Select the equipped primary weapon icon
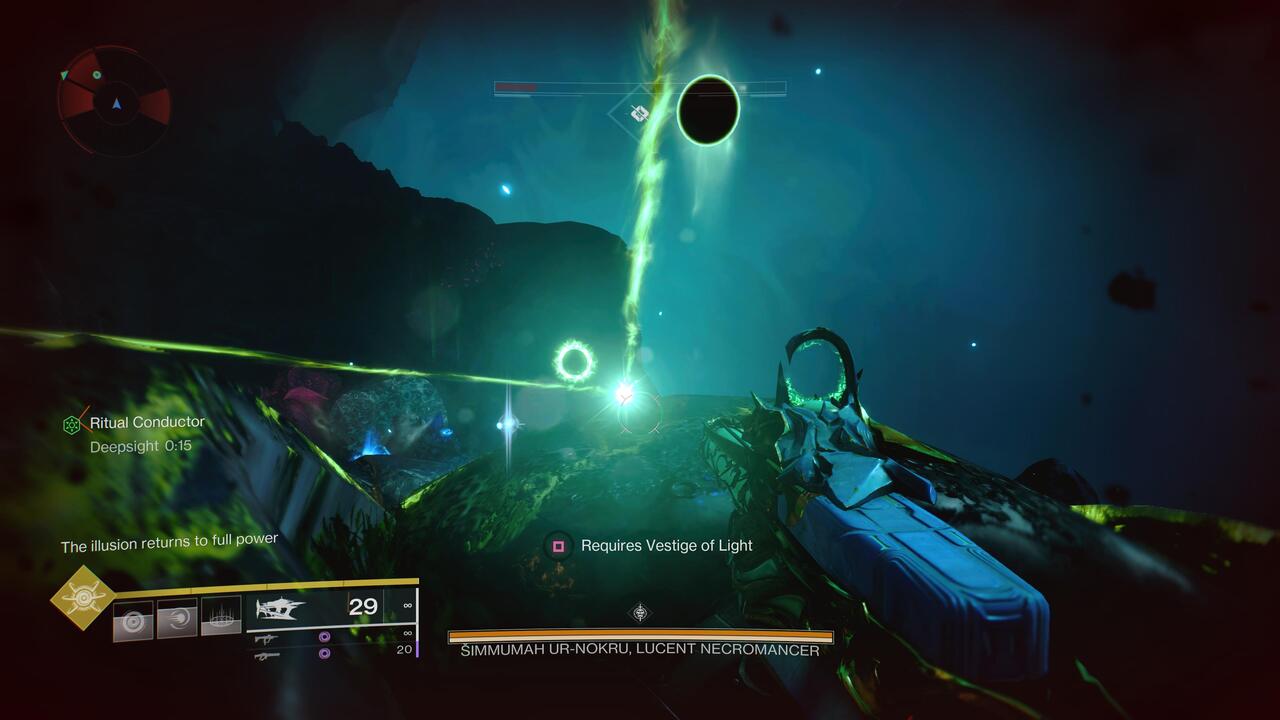Viewport: 1280px width, 720px height. (281, 608)
